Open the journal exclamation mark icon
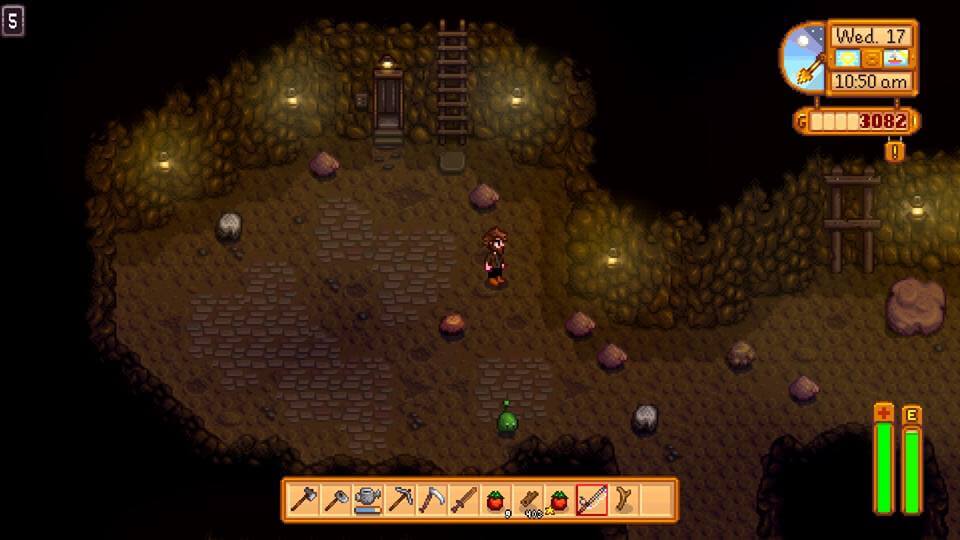Screen dimensions: 960x540 click(x=894, y=151)
